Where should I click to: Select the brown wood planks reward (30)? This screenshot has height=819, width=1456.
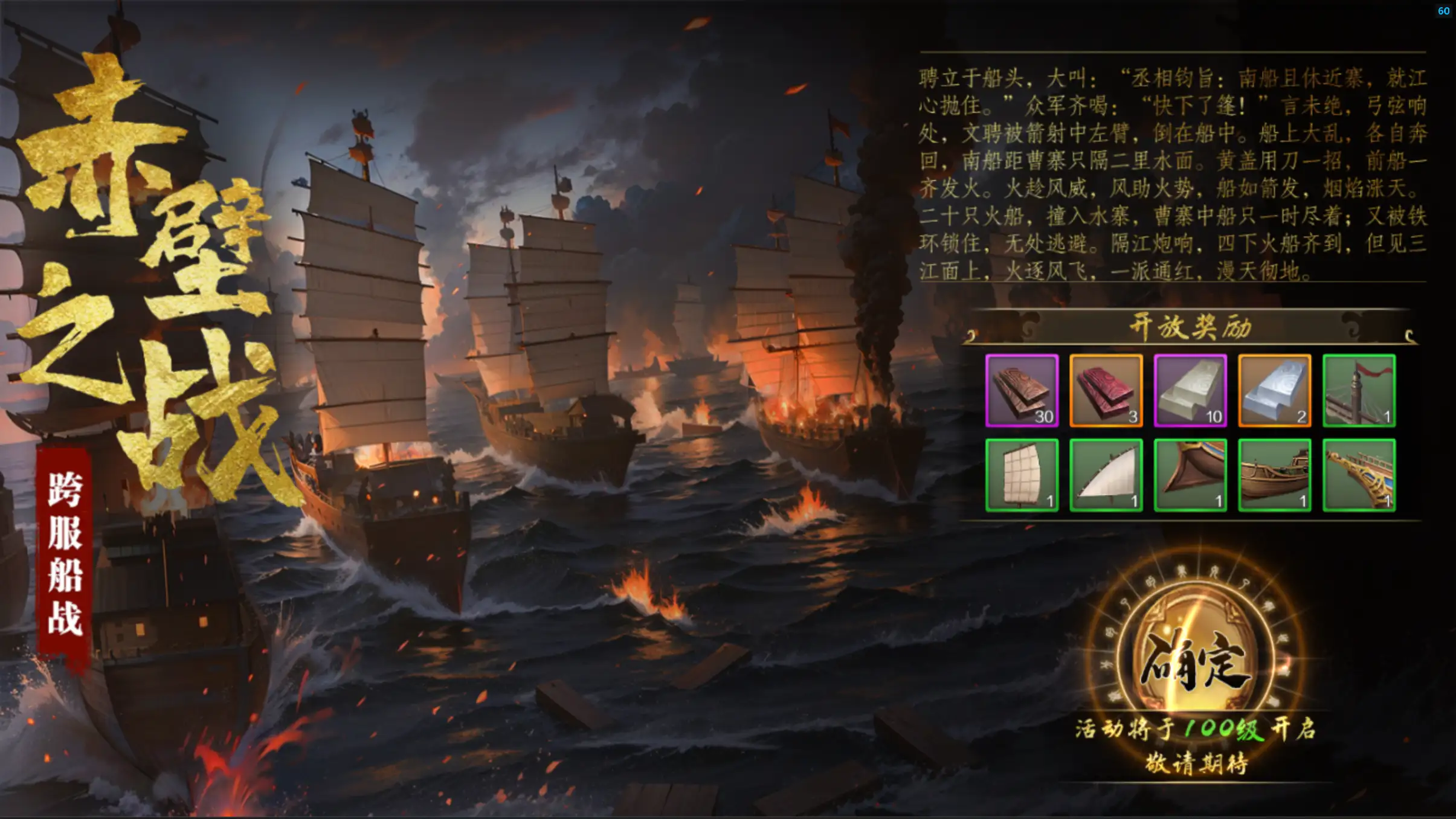(1022, 391)
